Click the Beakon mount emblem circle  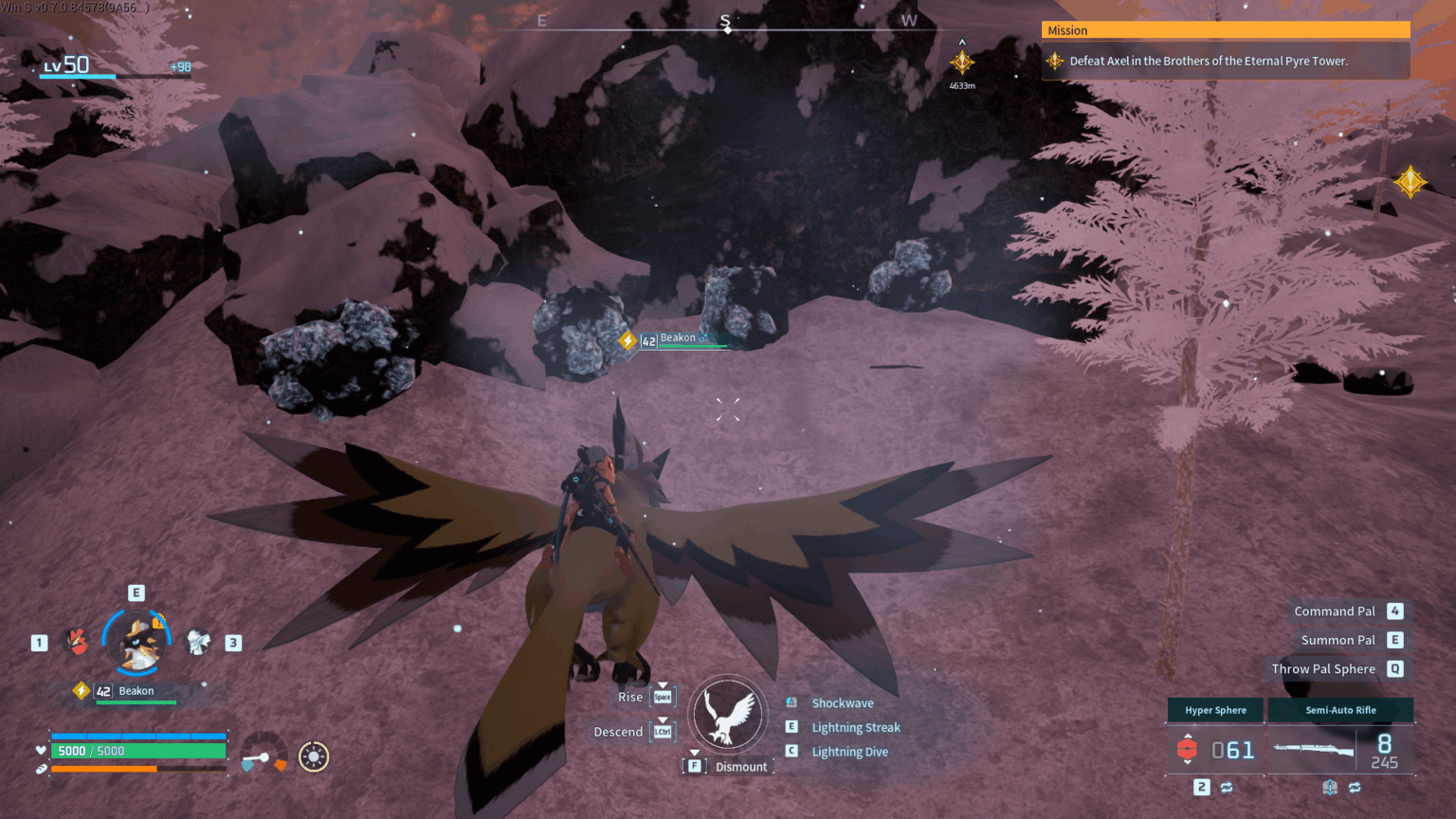(x=727, y=715)
